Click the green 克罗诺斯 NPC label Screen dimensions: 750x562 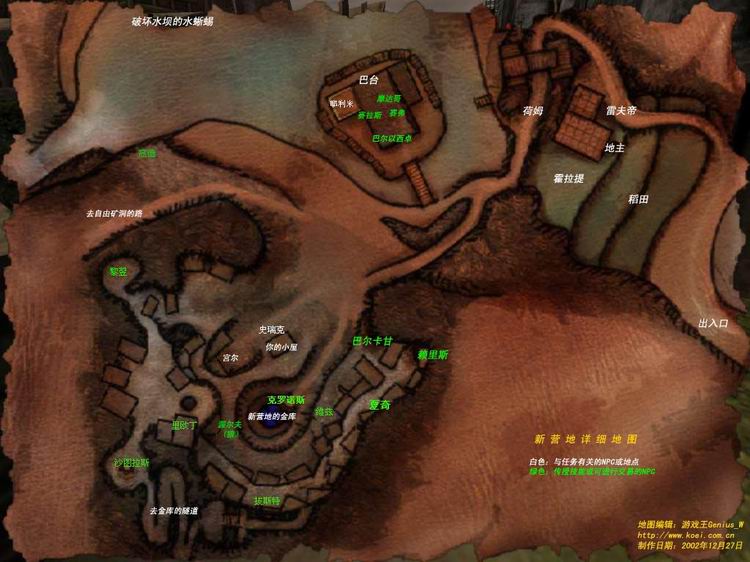(x=284, y=399)
